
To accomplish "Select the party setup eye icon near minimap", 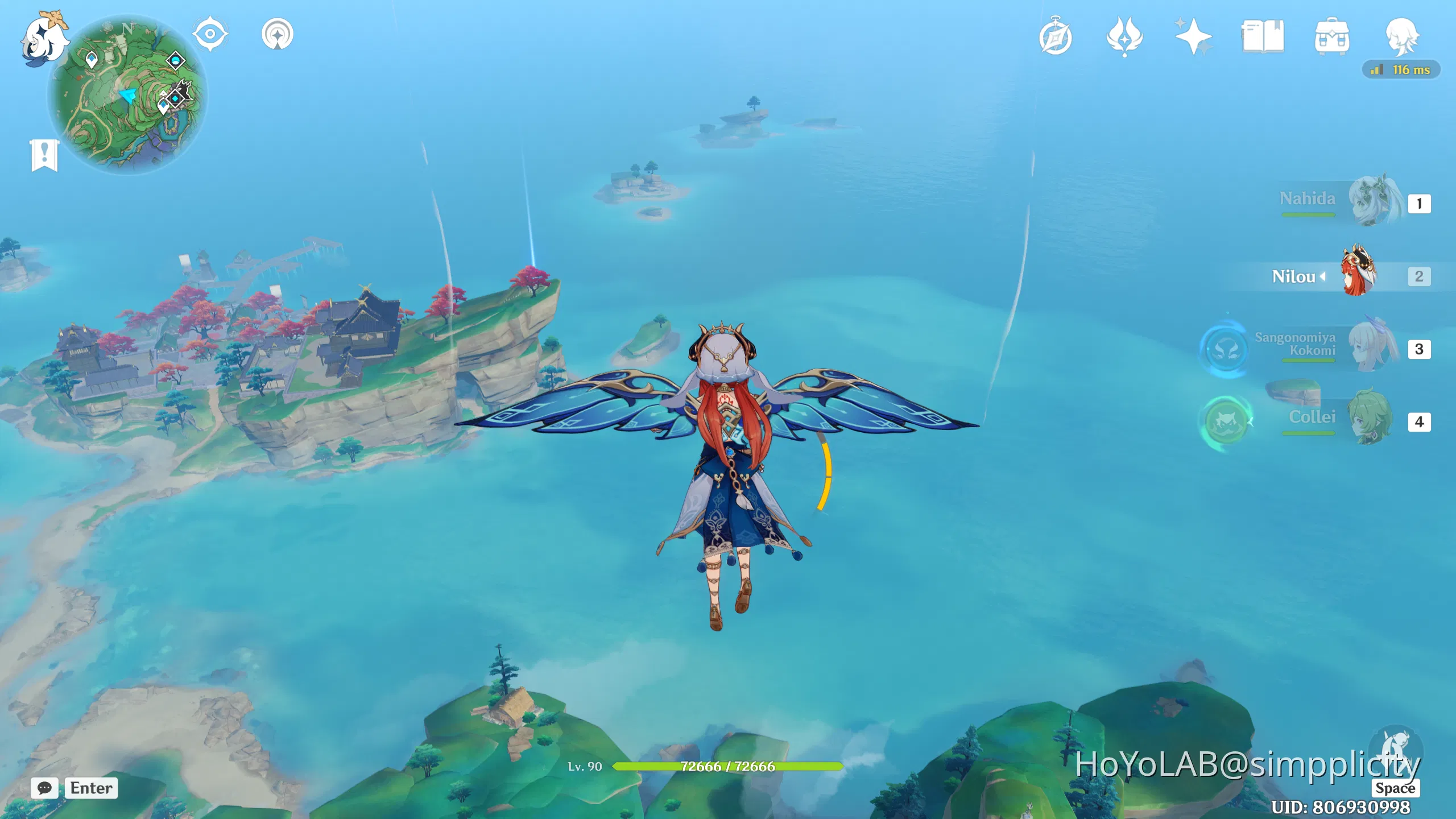I will click(210, 34).
